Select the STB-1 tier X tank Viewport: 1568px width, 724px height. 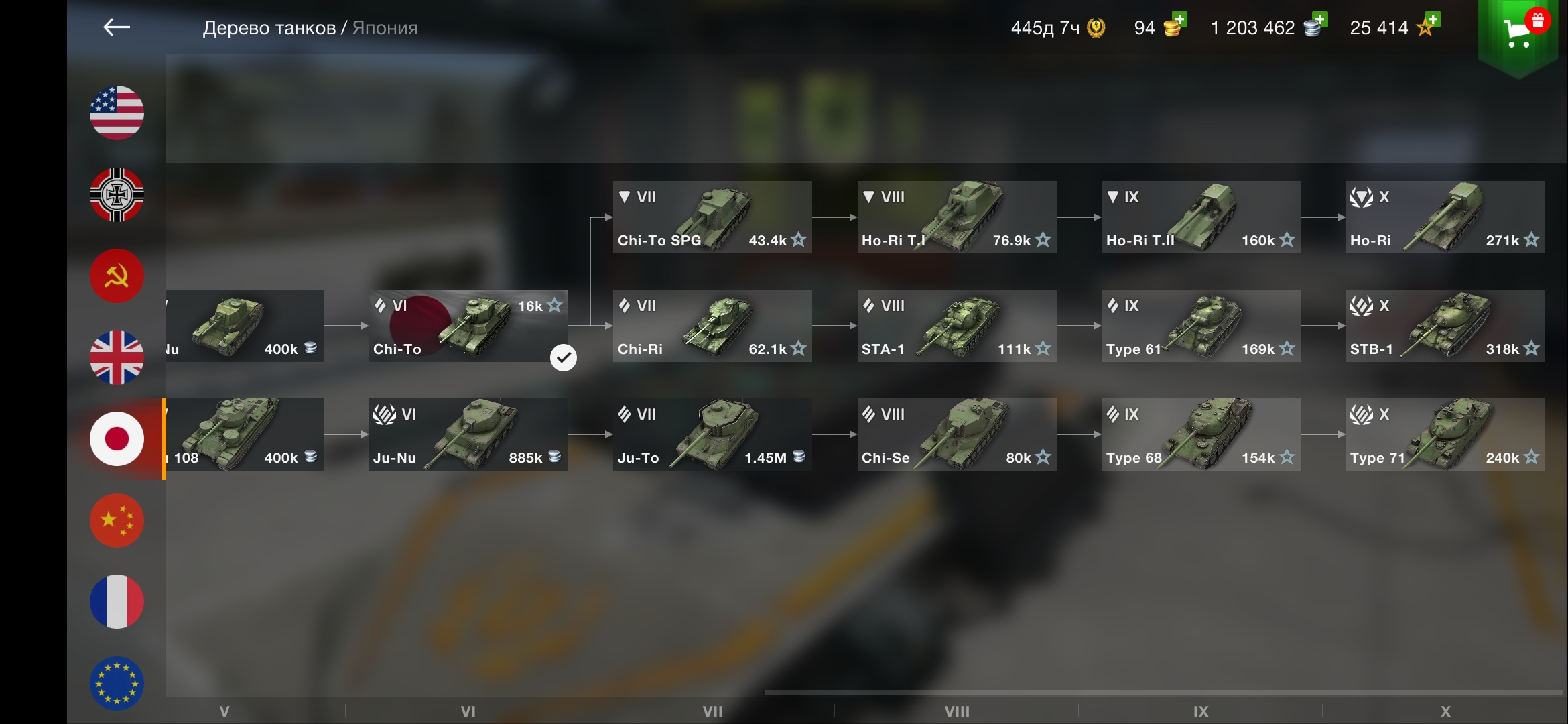pyautogui.click(x=1445, y=326)
